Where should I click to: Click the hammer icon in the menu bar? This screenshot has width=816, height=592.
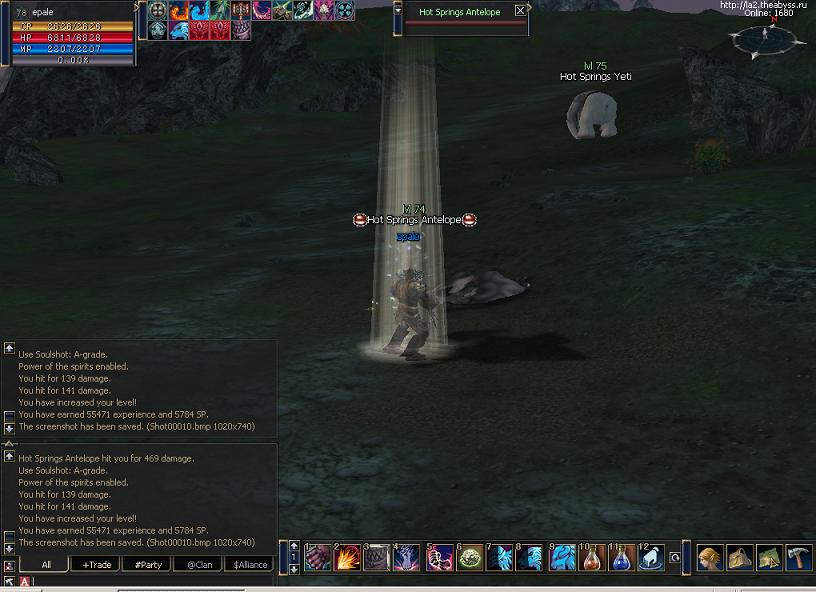coord(798,557)
